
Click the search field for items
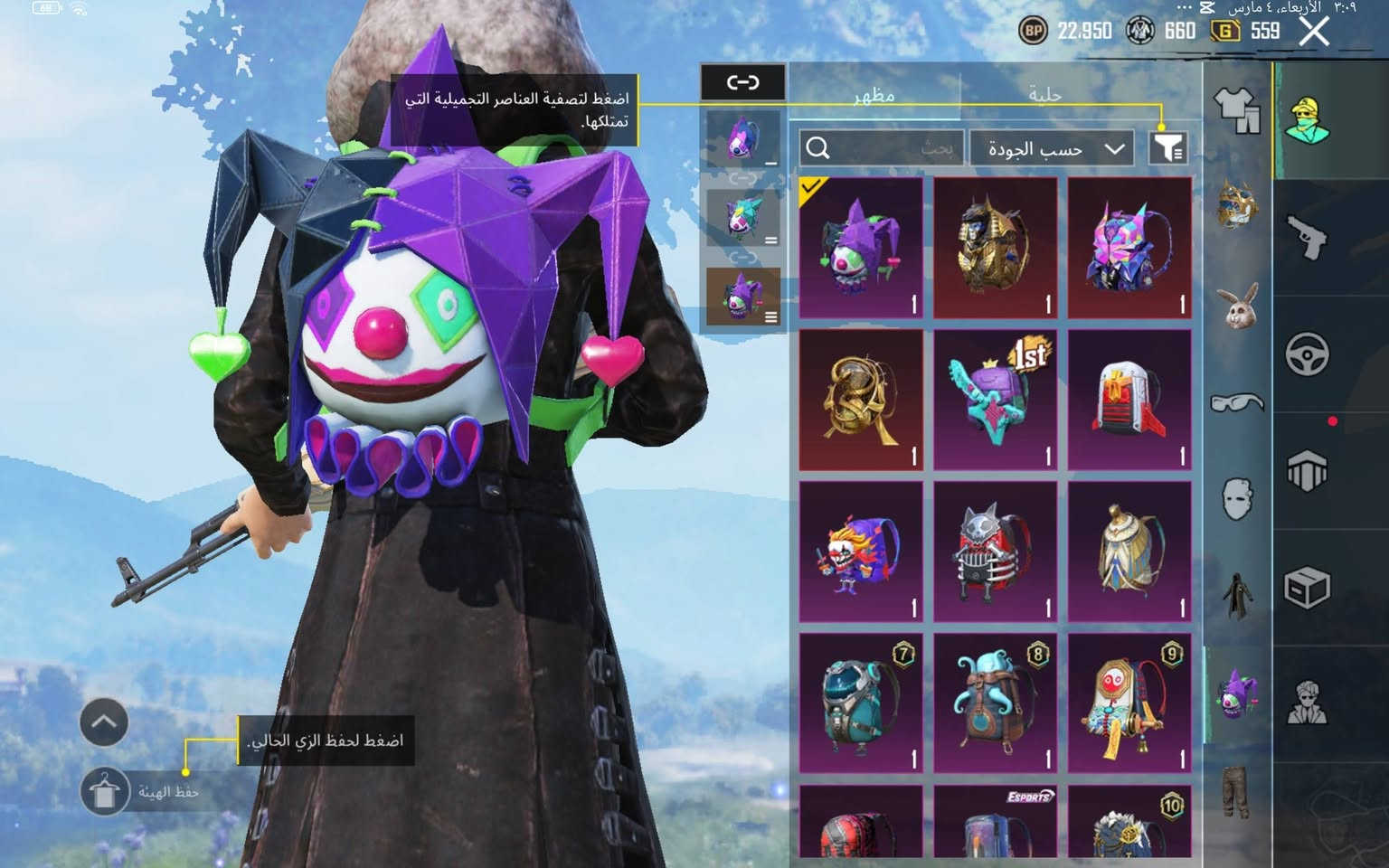click(x=882, y=148)
